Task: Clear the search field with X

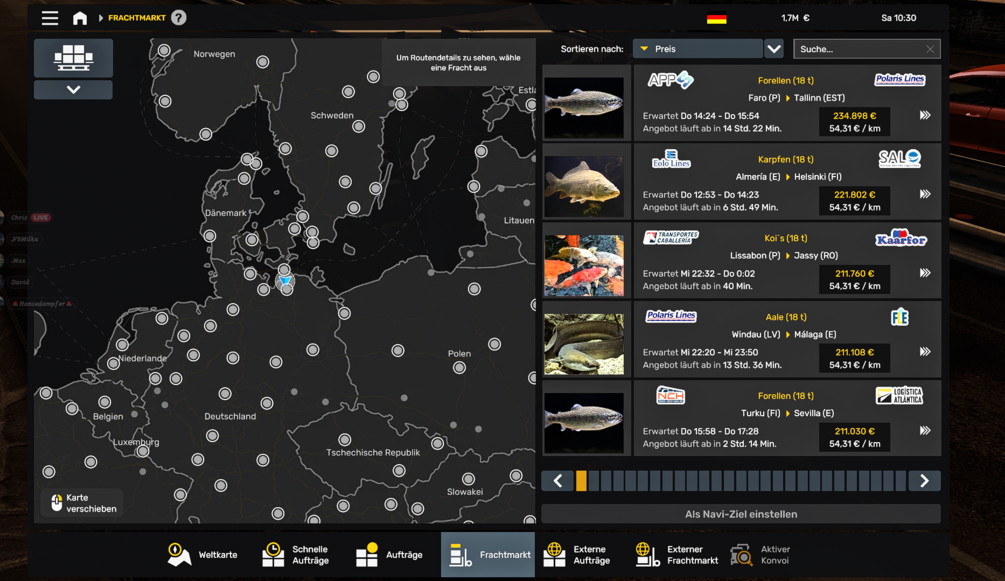Action: [930, 49]
